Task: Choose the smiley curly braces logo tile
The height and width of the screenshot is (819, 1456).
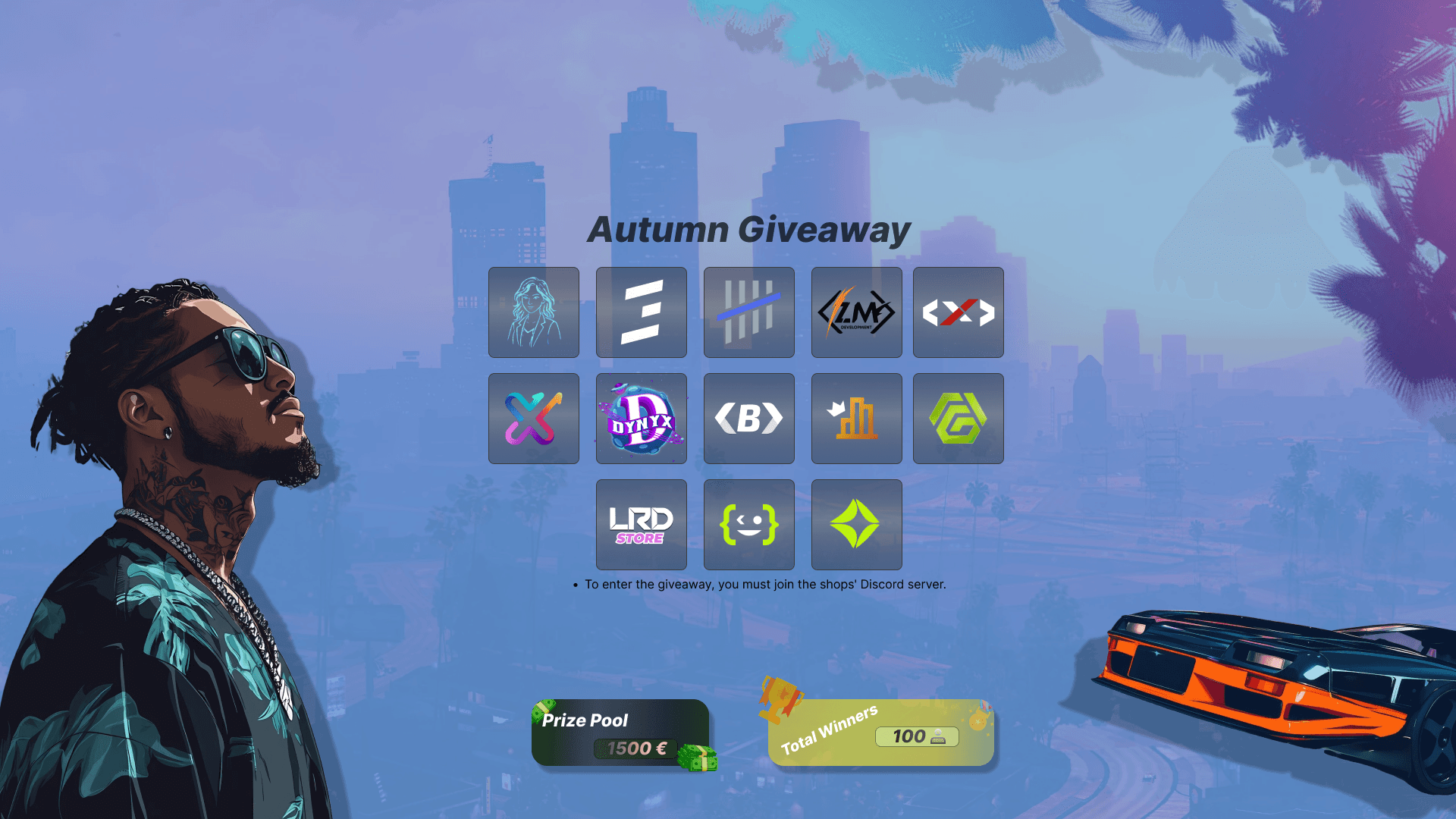Action: (x=749, y=525)
